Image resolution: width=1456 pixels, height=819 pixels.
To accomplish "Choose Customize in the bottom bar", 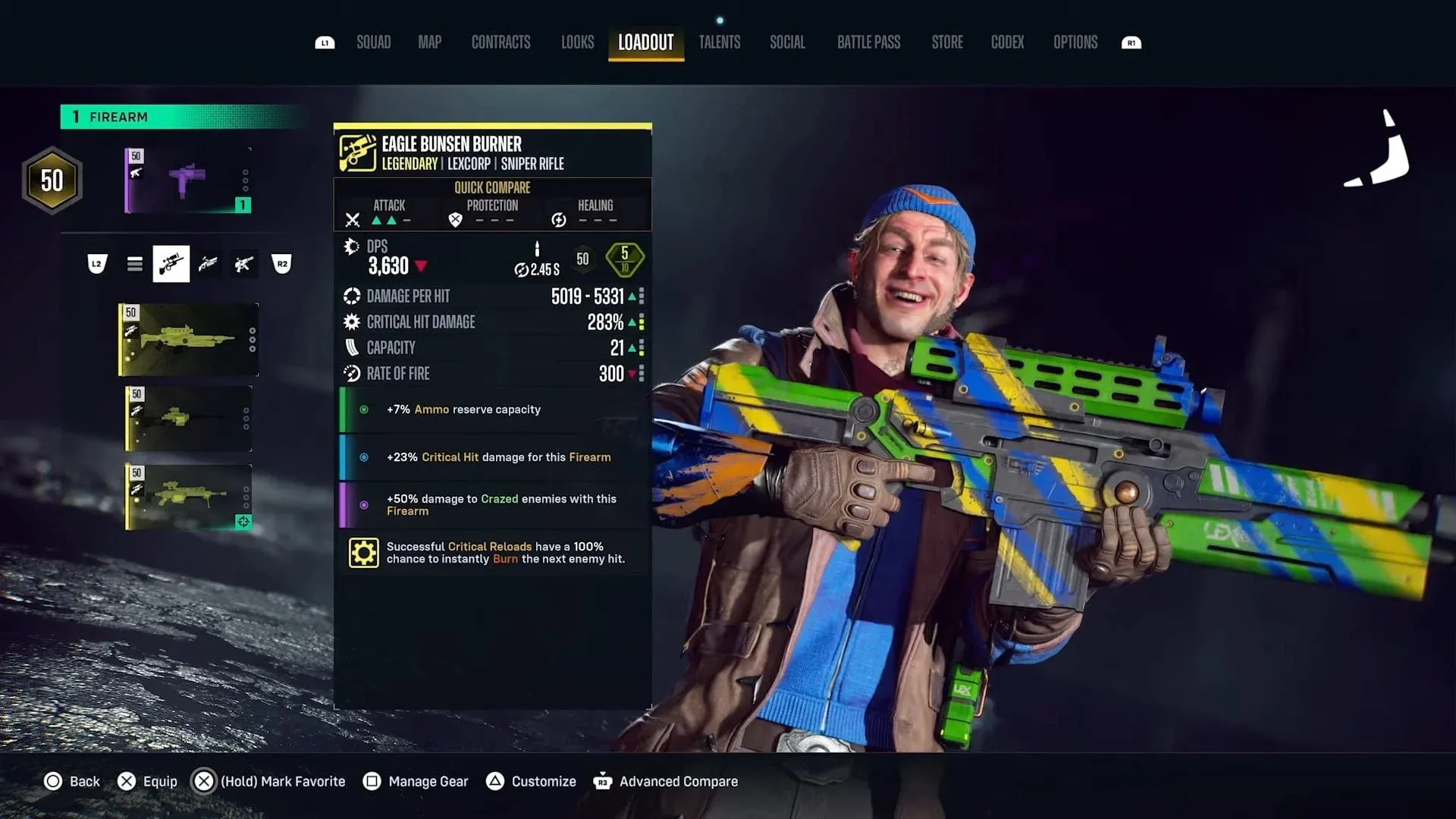I will pyautogui.click(x=531, y=781).
